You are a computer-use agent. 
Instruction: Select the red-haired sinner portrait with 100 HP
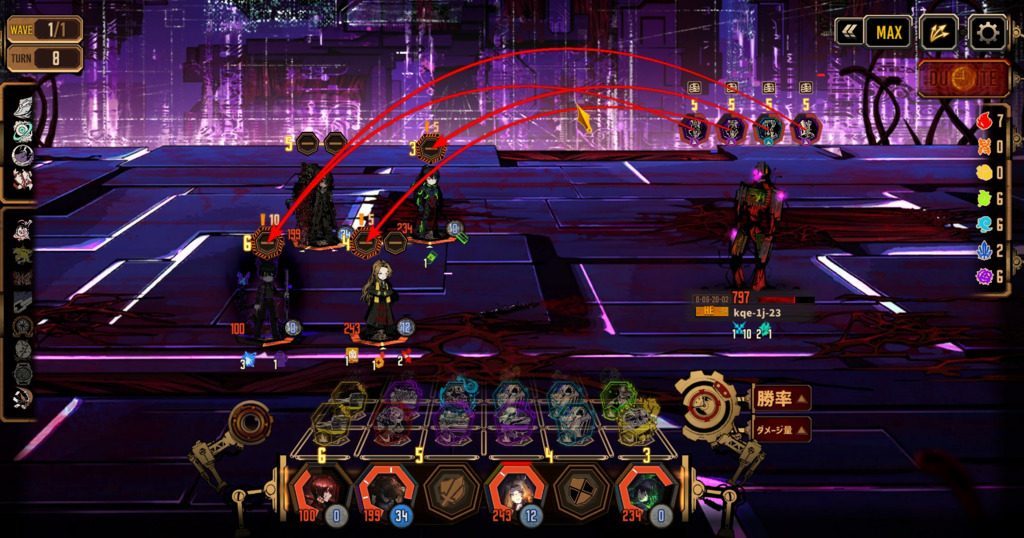322,491
